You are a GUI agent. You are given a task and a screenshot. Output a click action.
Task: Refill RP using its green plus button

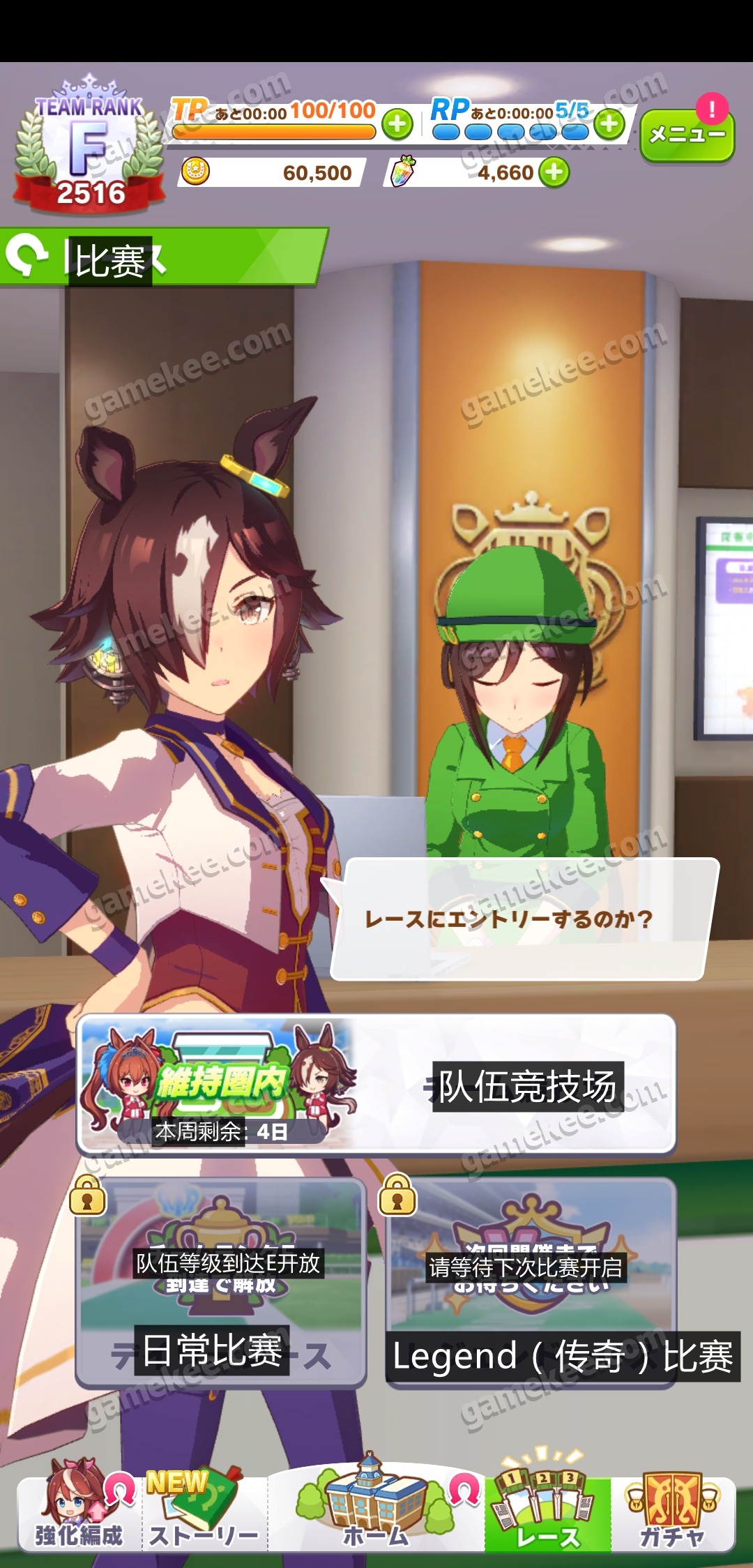[x=609, y=125]
